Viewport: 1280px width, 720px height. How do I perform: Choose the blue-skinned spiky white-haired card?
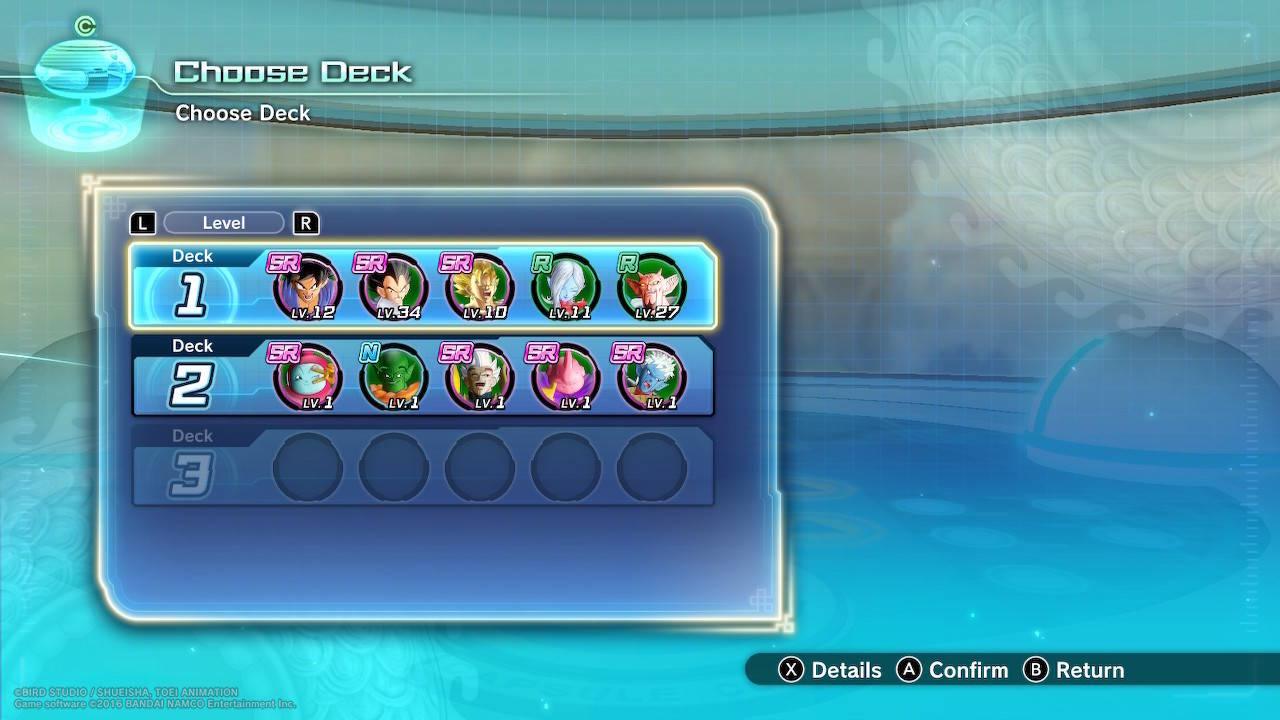pyautogui.click(x=651, y=378)
